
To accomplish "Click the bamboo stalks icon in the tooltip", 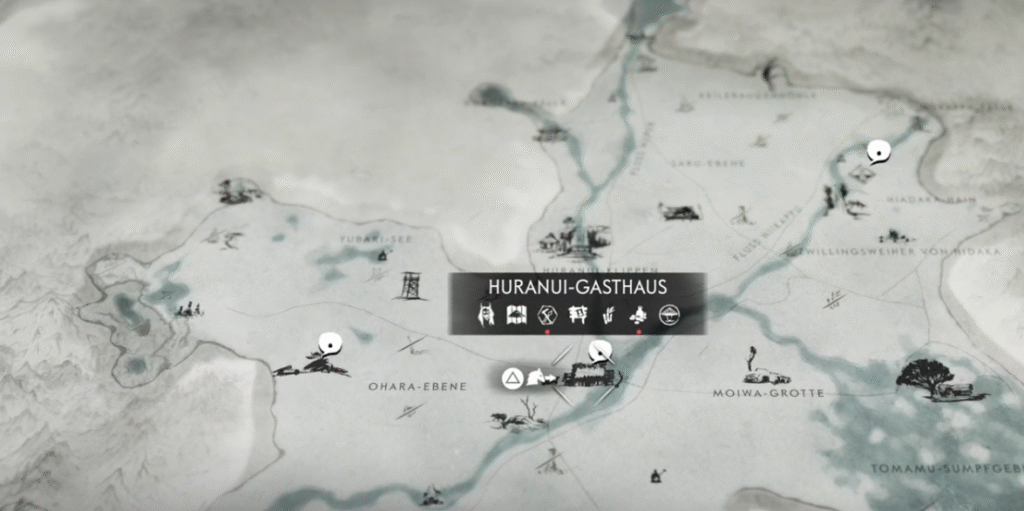I will (x=607, y=315).
